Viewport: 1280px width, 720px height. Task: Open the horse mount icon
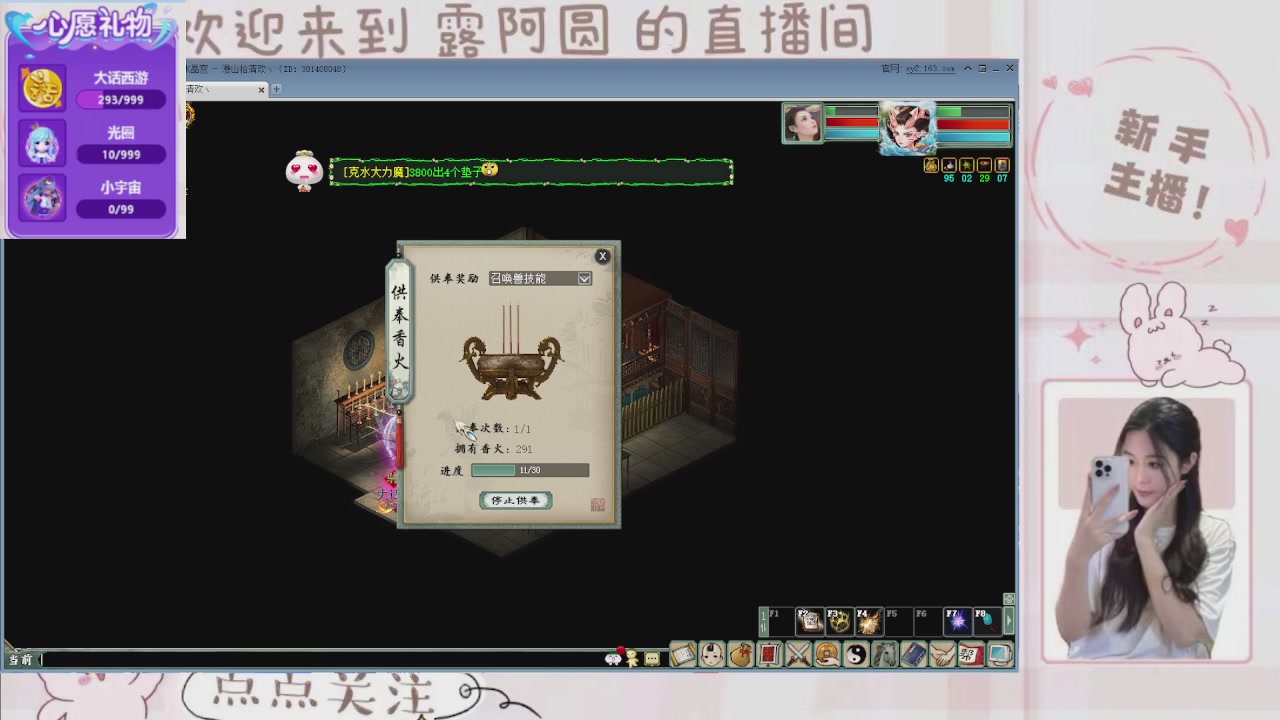(883, 656)
